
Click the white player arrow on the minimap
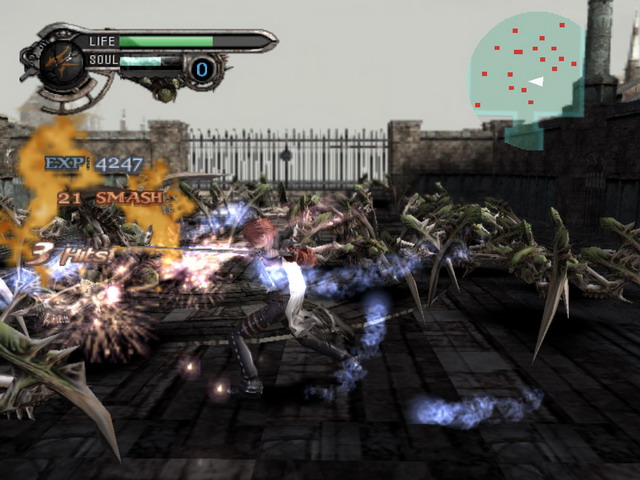pyautogui.click(x=536, y=81)
